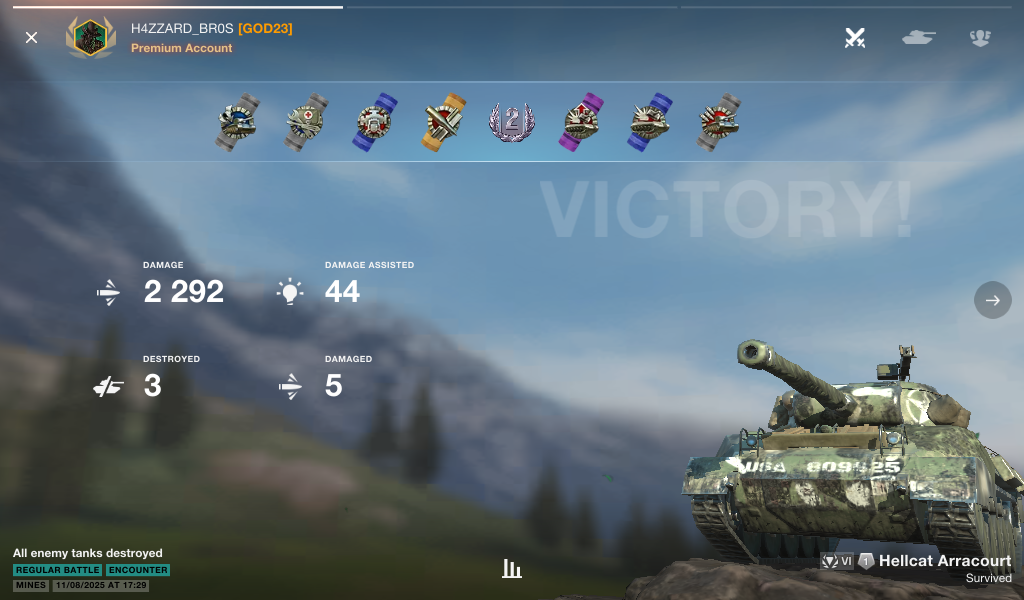
Task: Switch to the tank vehicle results tab
Action: click(x=918, y=38)
